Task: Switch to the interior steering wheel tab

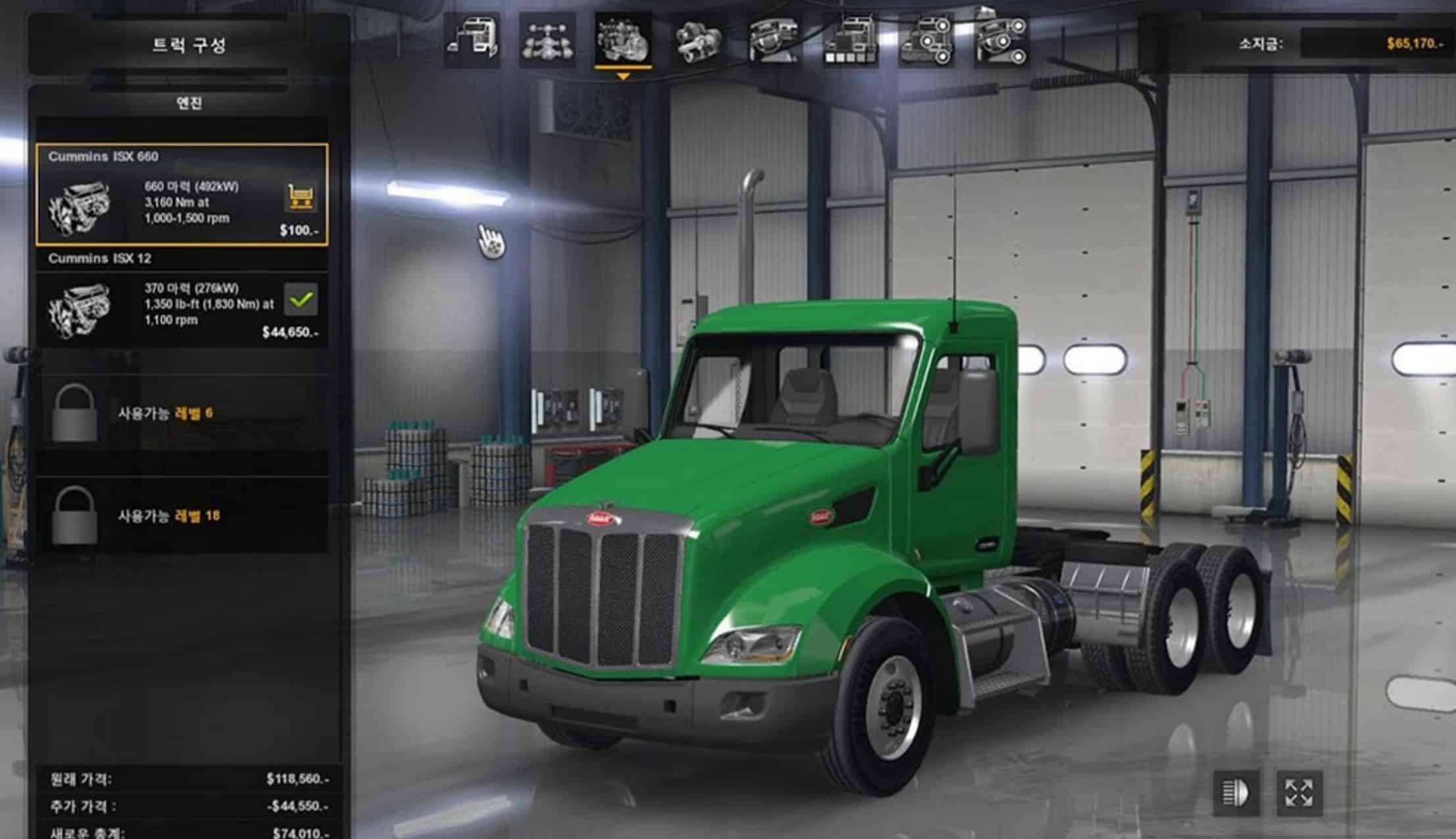Action: pyautogui.click(x=774, y=41)
